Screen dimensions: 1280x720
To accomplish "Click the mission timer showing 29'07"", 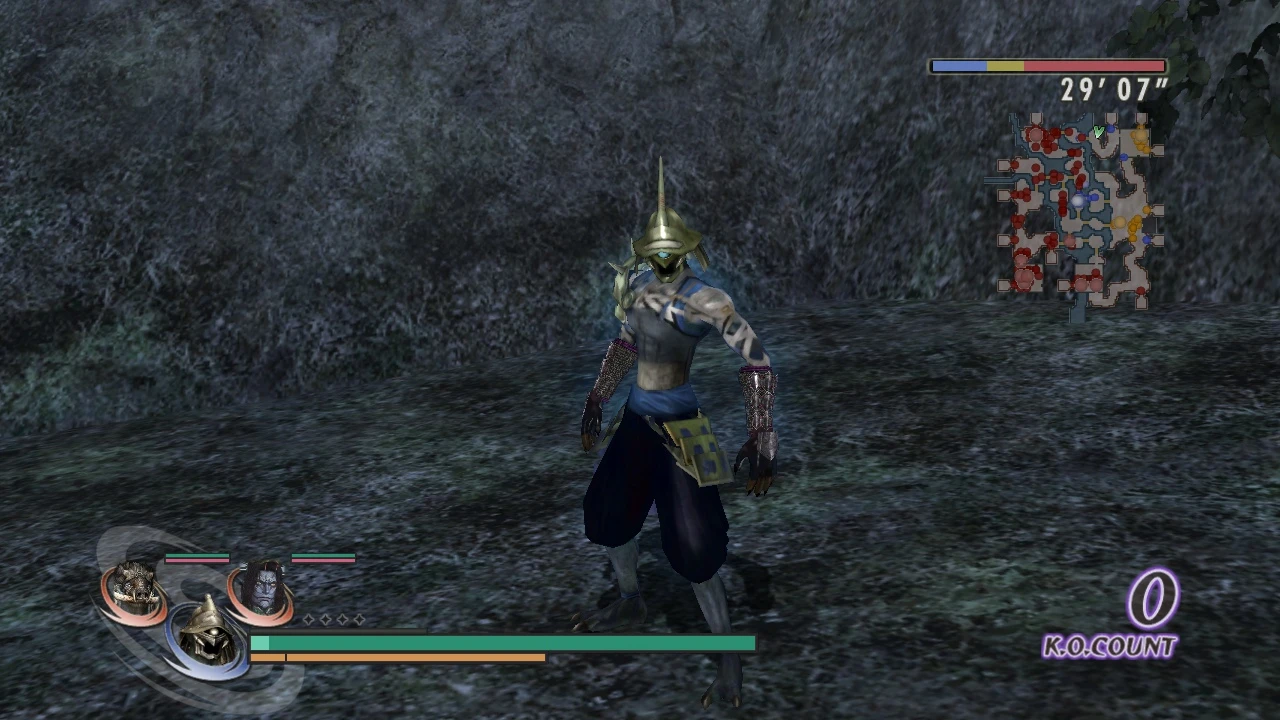I will click(x=1113, y=90).
